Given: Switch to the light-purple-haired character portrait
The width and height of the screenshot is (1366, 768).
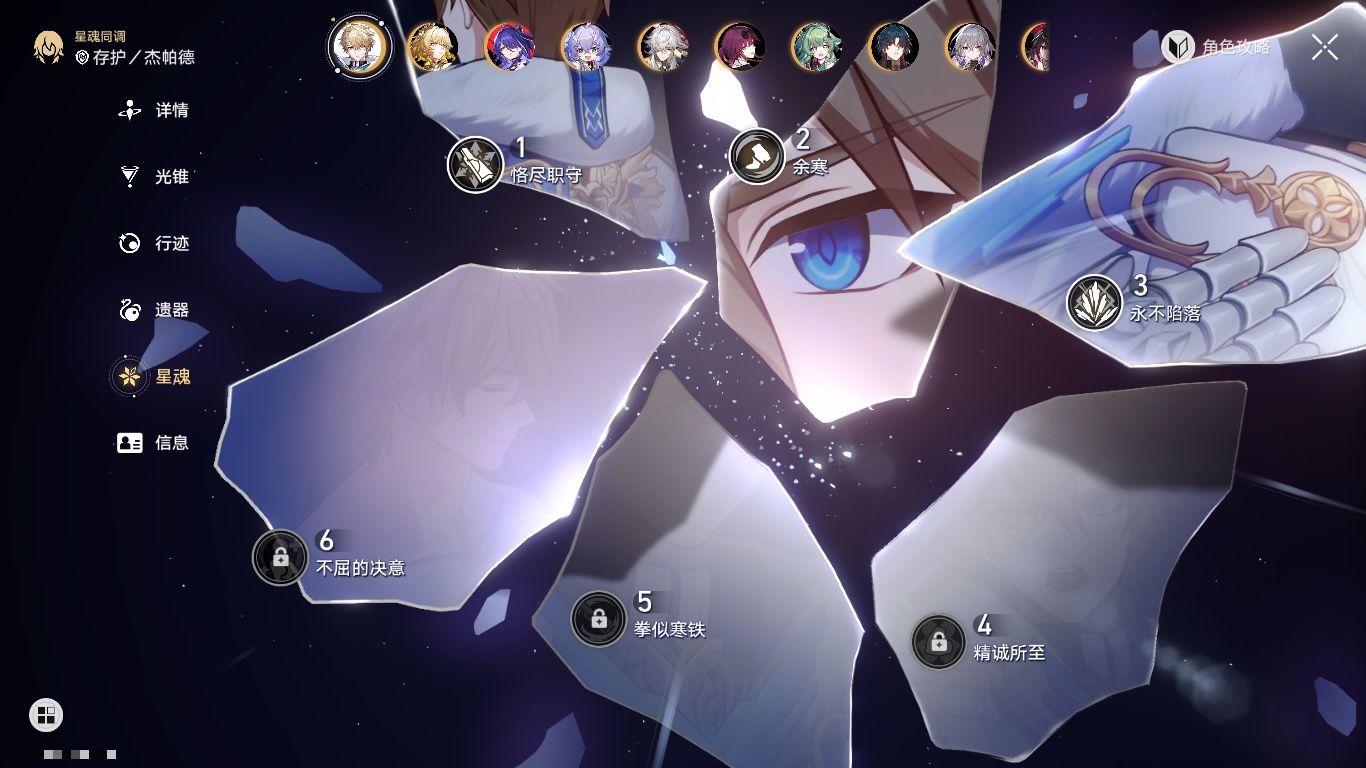Looking at the screenshot, I should (x=586, y=47).
